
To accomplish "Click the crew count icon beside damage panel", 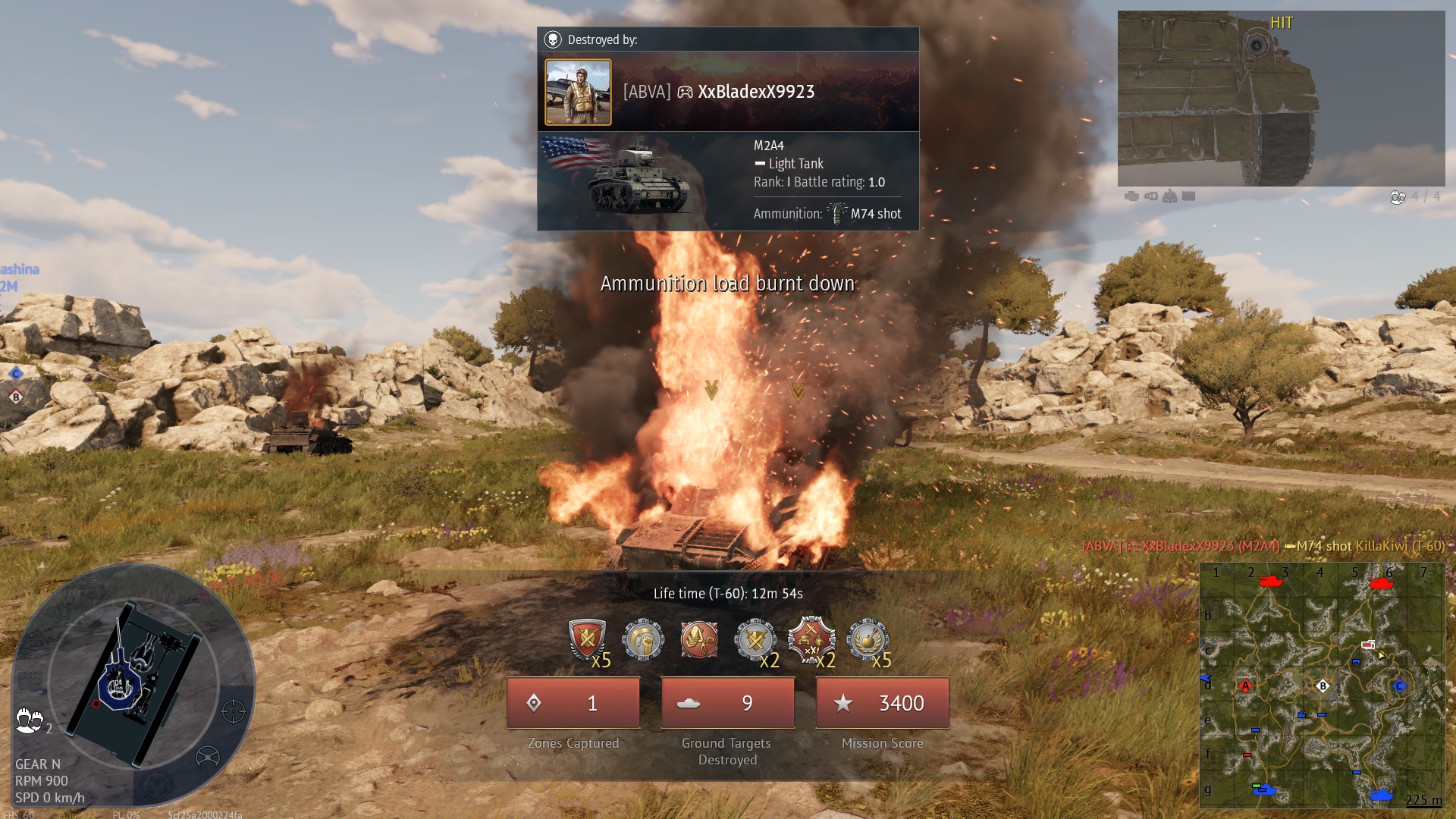I will pos(29,720).
